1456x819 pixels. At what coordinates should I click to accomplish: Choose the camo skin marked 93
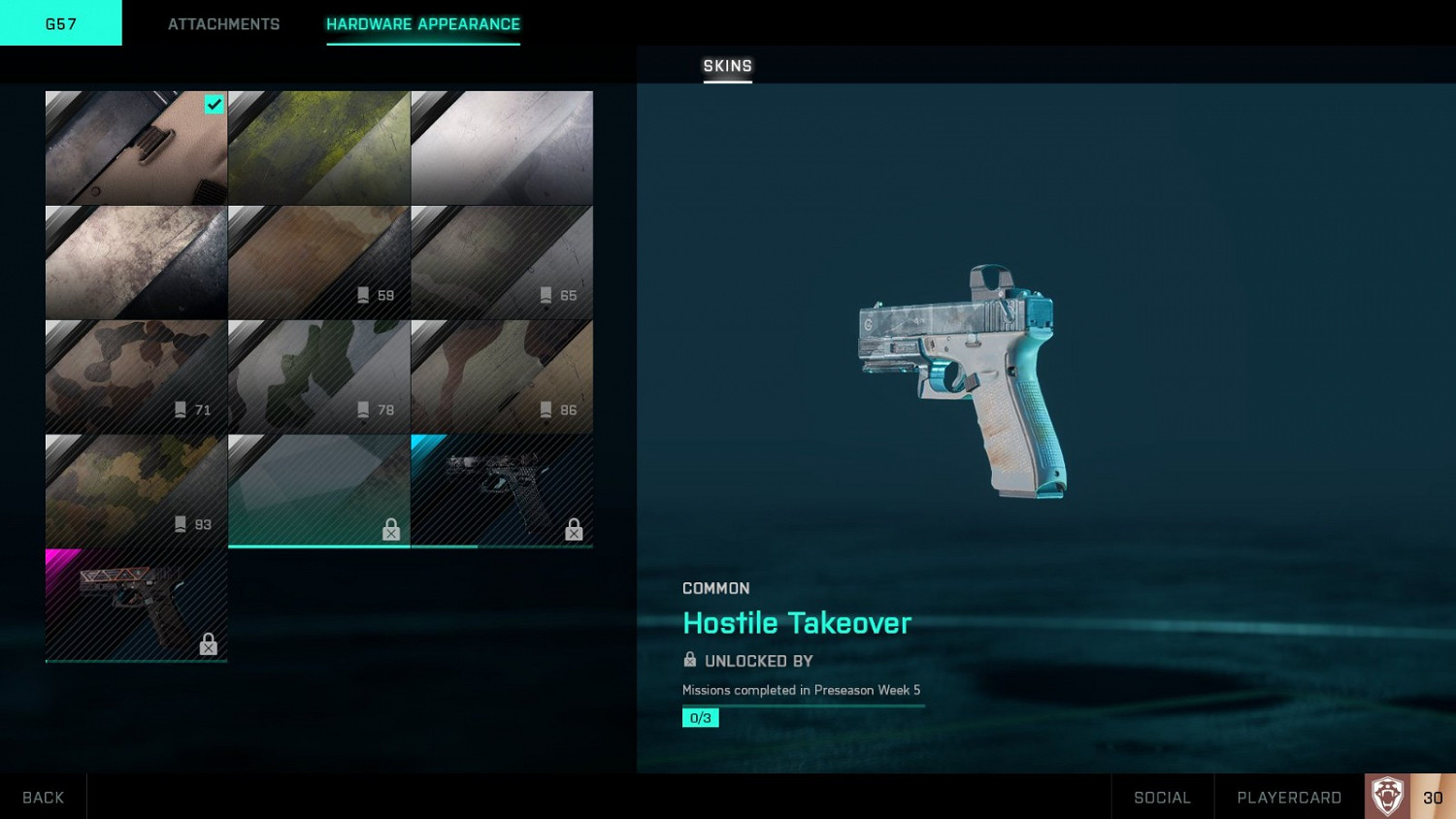[136, 491]
